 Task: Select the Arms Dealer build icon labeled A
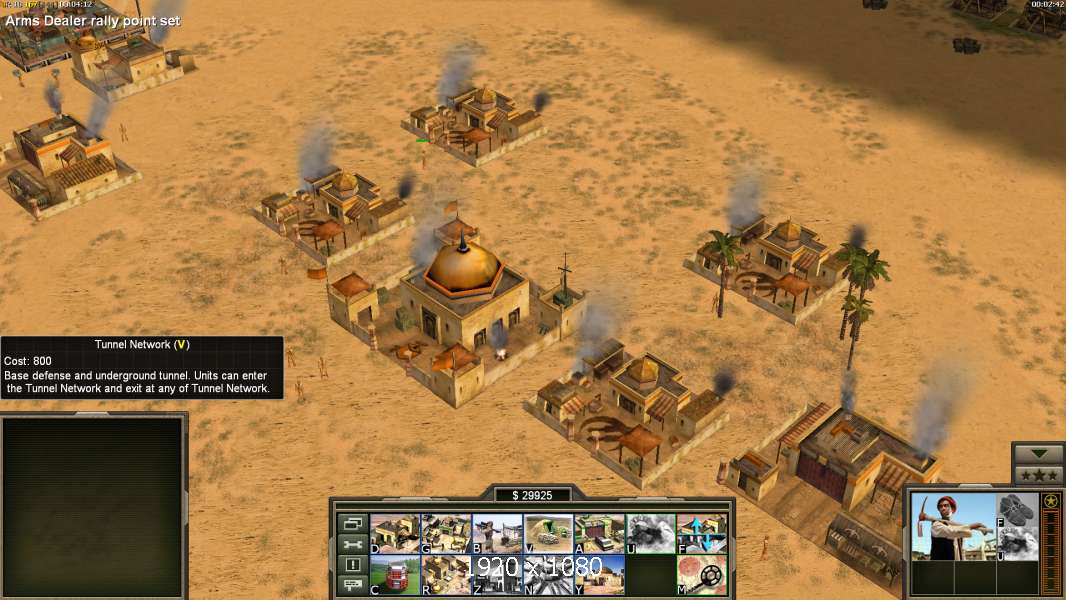pyautogui.click(x=600, y=534)
